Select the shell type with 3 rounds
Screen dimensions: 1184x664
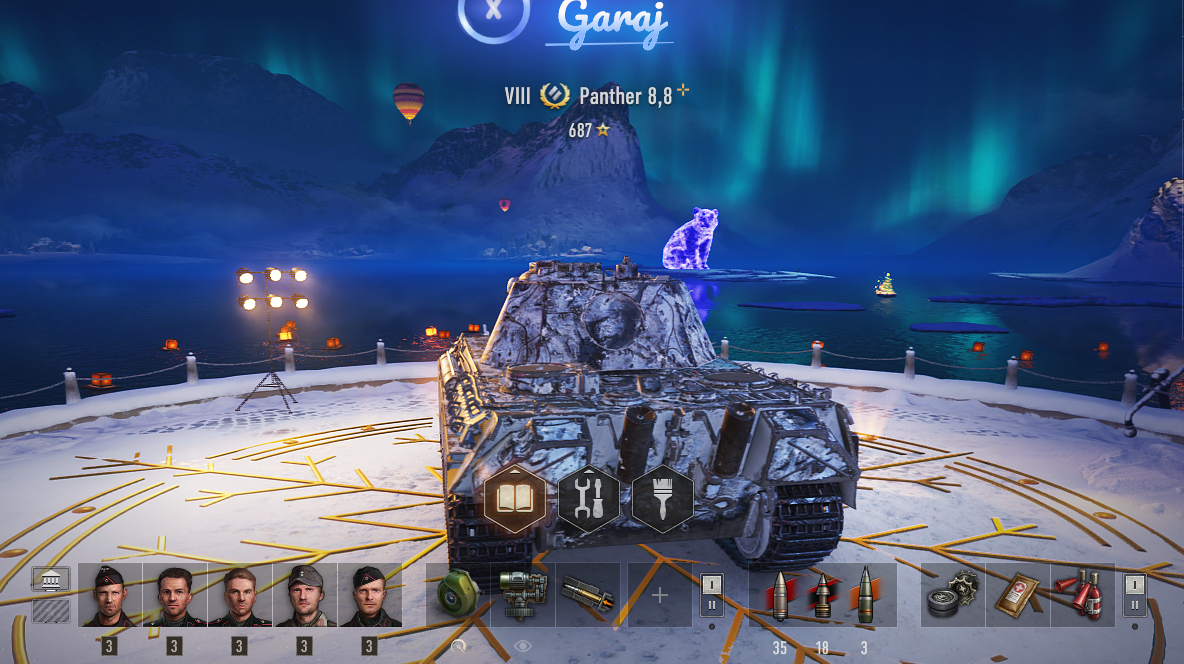tap(865, 595)
